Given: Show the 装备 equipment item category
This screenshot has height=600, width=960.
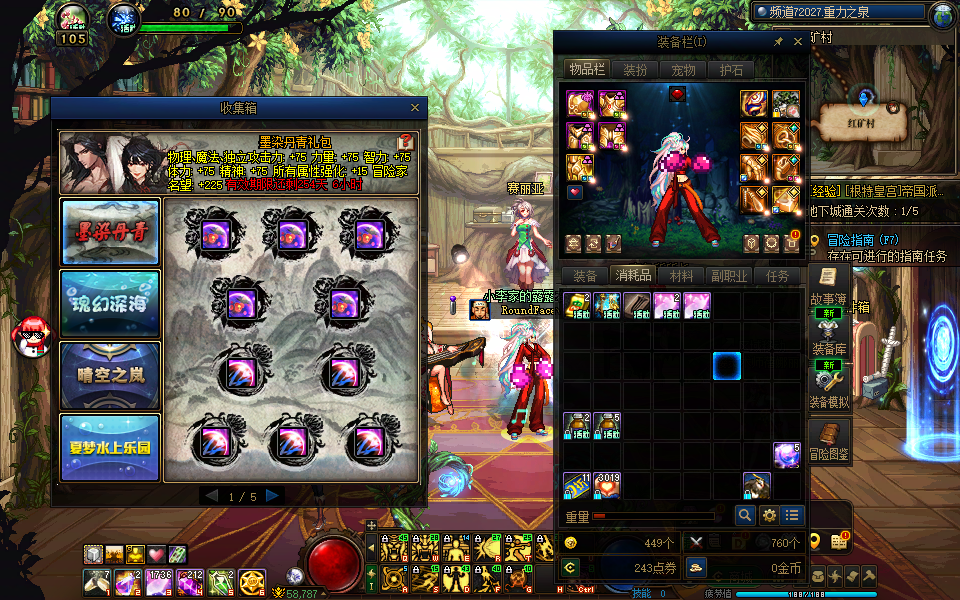Looking at the screenshot, I should [x=585, y=276].
